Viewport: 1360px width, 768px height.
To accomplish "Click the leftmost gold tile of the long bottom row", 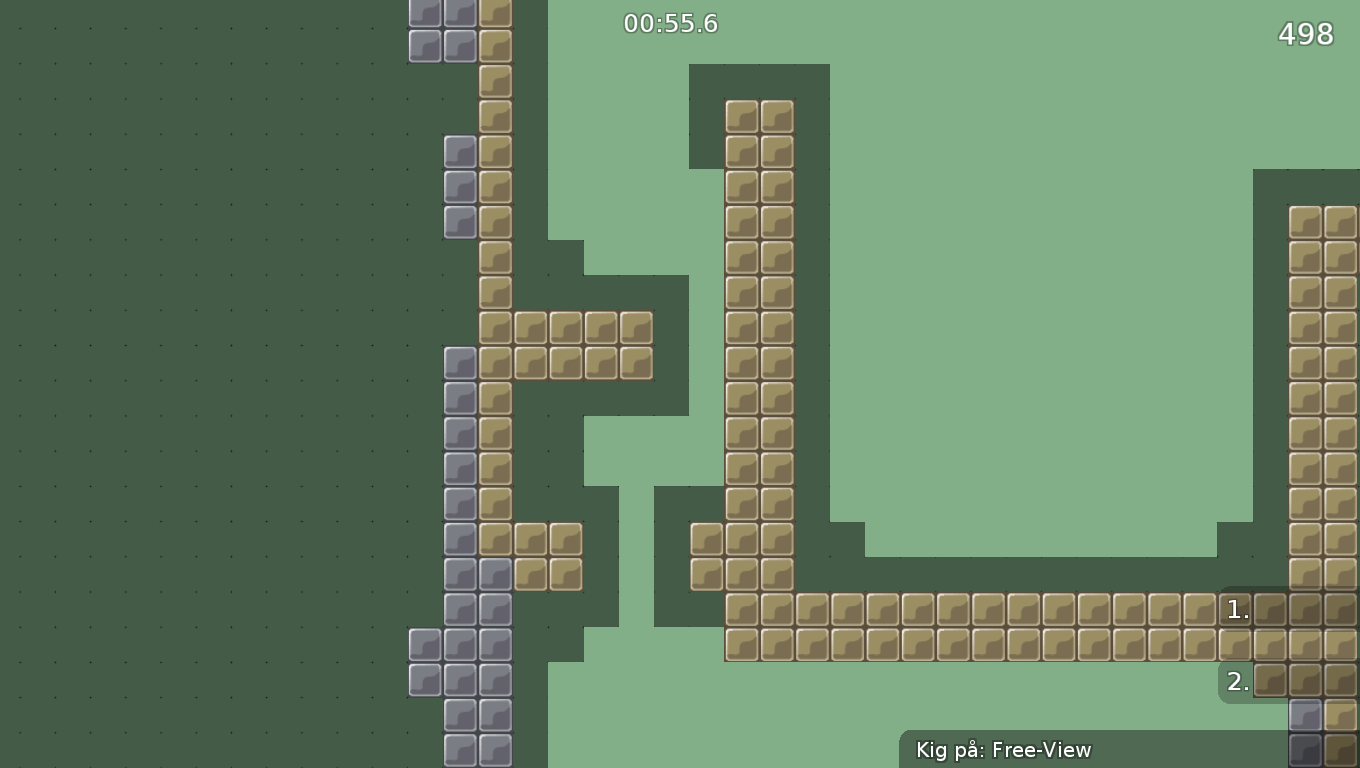I will (742, 646).
